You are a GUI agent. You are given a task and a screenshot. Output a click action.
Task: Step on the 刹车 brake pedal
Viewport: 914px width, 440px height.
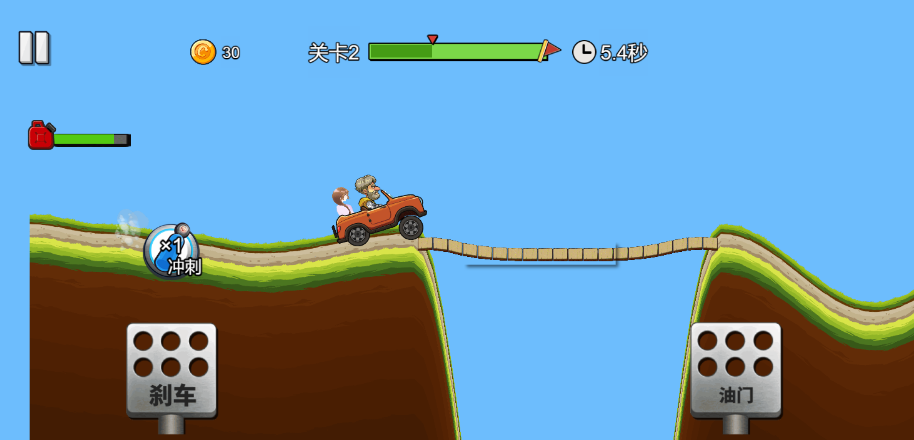click(x=171, y=369)
